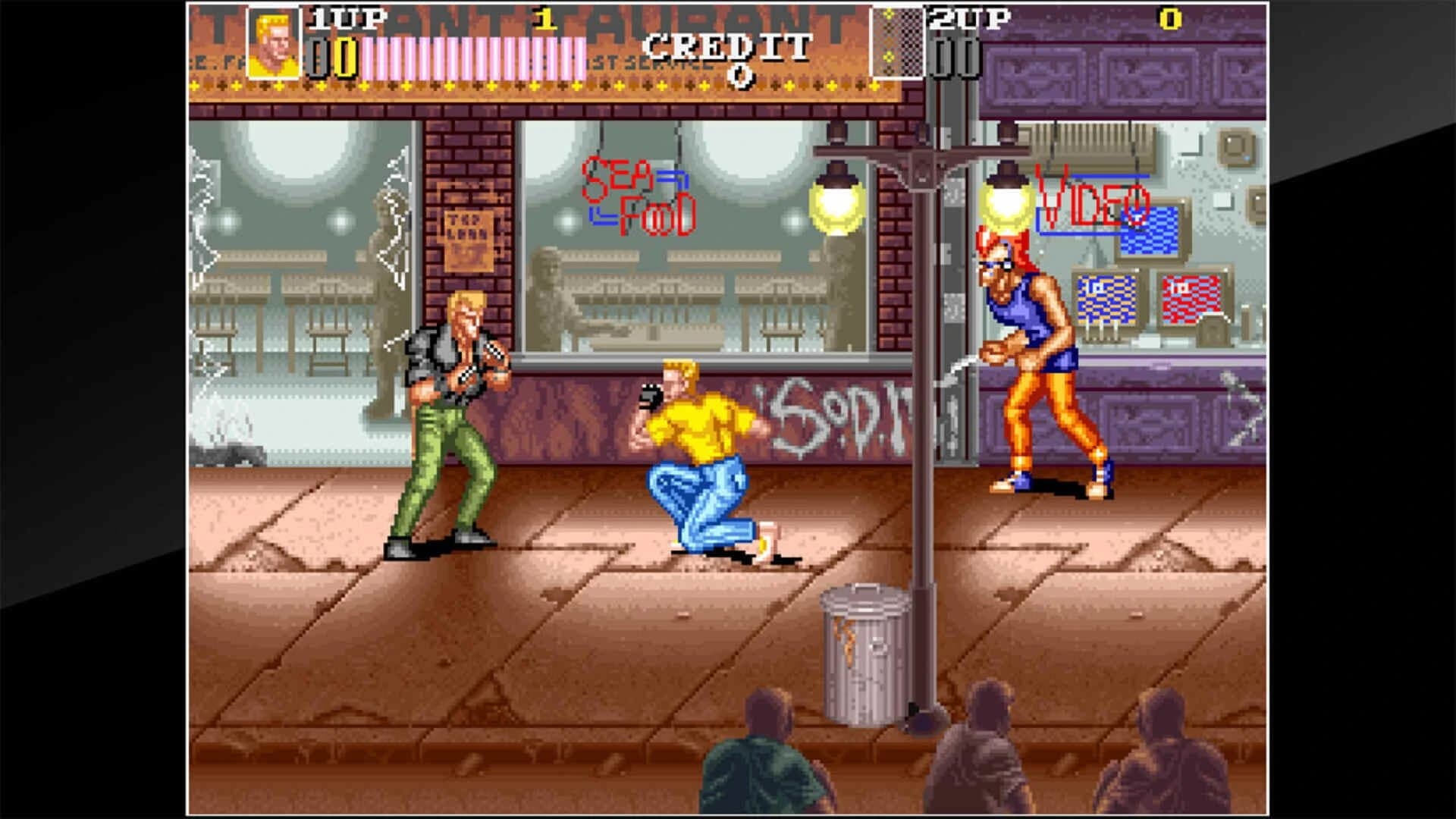1456x819 pixels.
Task: Click the VIDEO neon sign
Action: (1092, 199)
